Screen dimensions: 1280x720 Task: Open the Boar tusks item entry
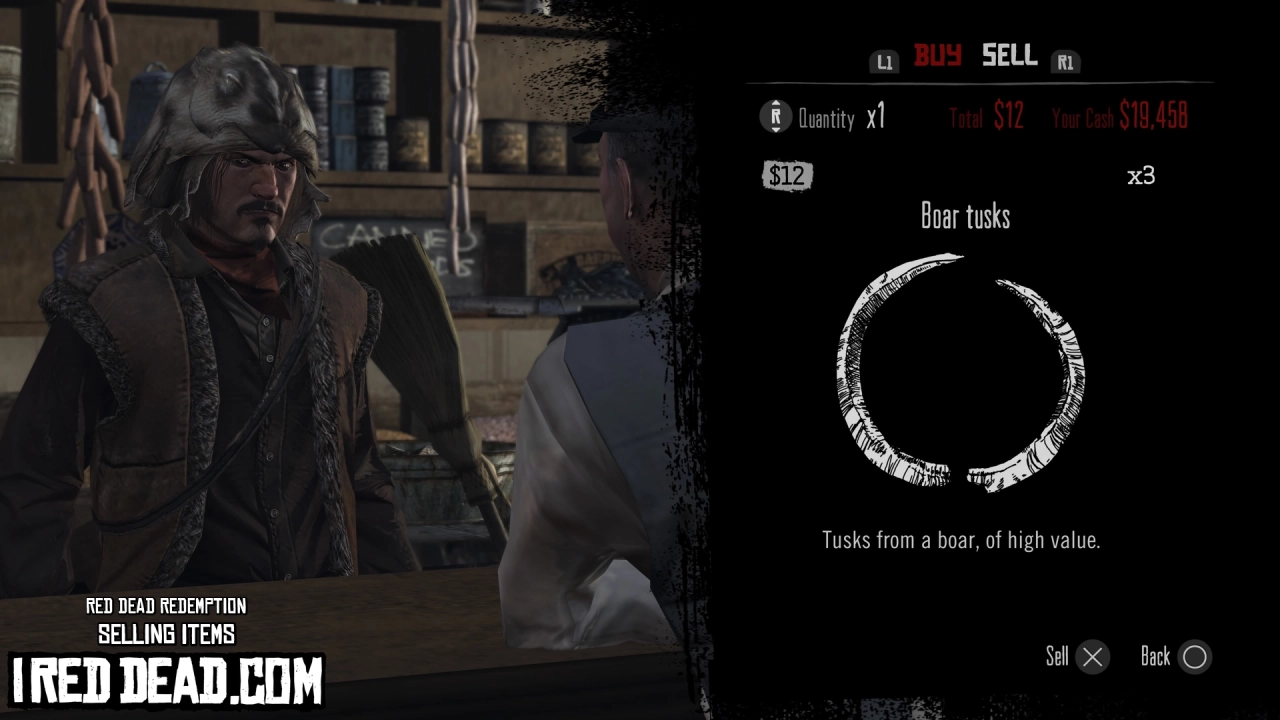click(x=964, y=216)
